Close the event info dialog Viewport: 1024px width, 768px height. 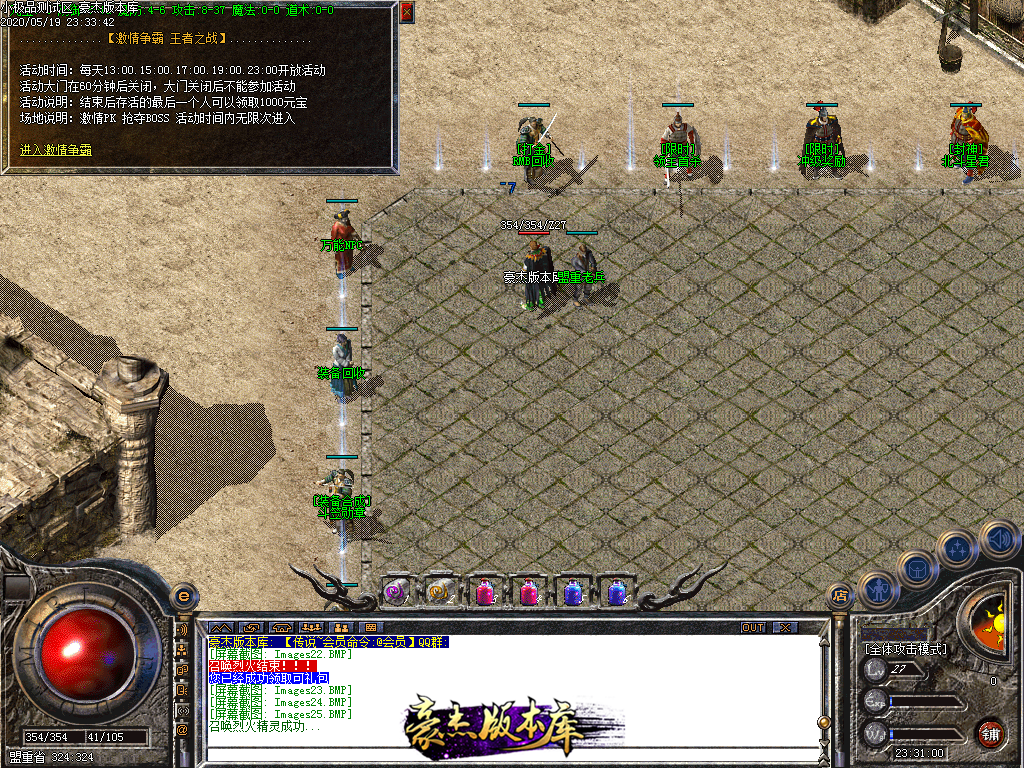tap(406, 12)
